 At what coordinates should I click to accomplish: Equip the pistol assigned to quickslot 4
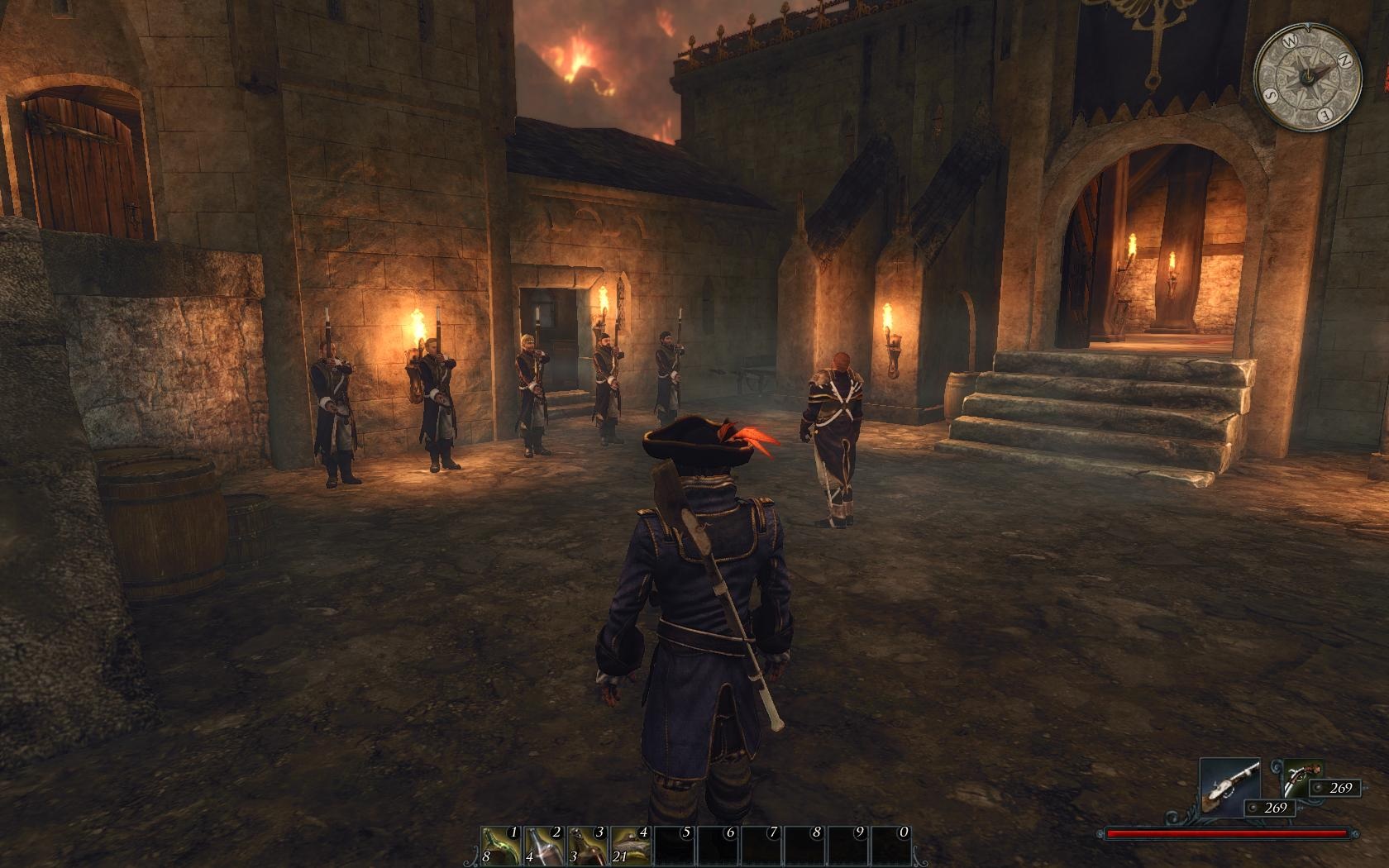coord(631,846)
